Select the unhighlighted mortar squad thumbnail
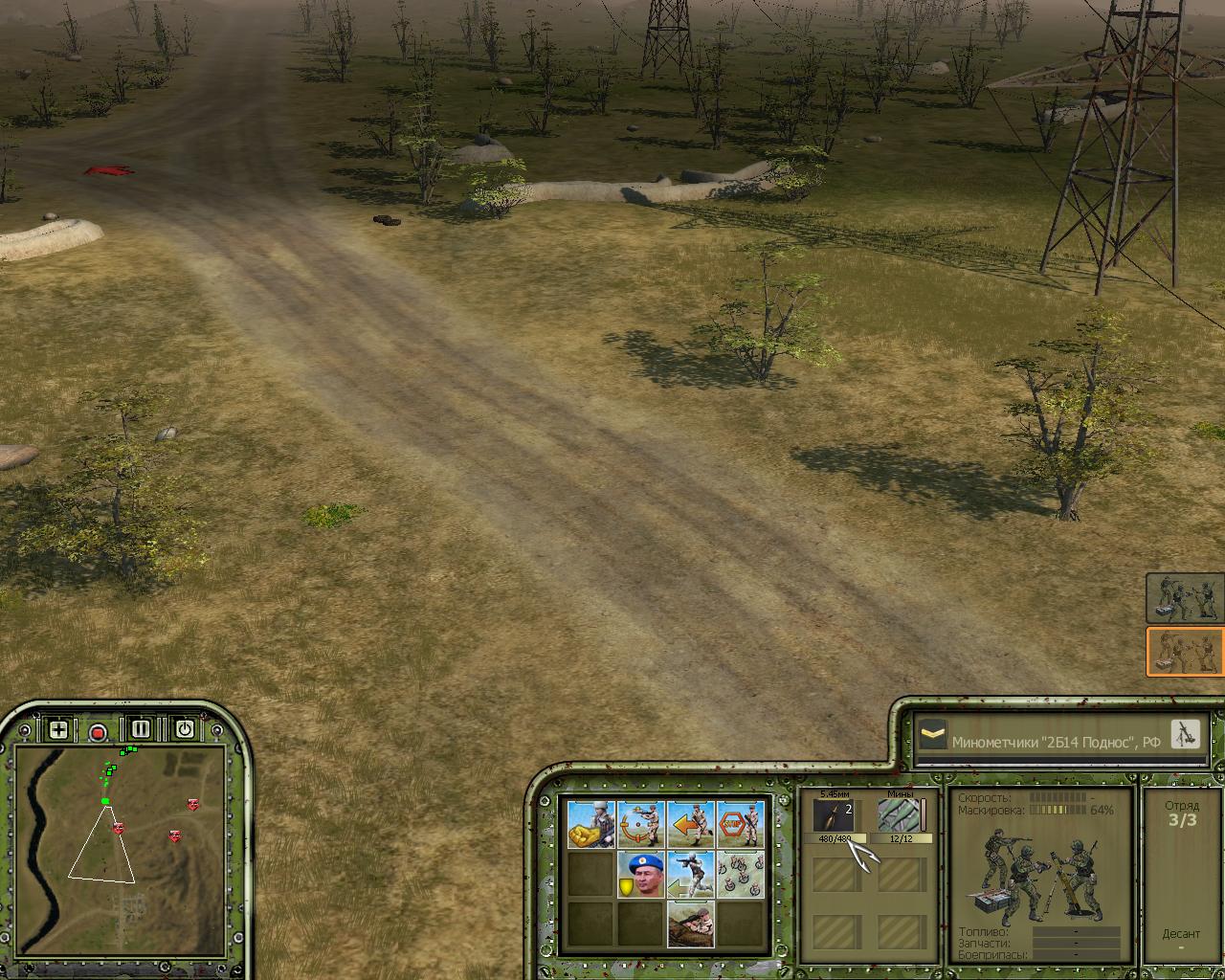Viewport: 1225px width, 980px height. click(x=1185, y=598)
